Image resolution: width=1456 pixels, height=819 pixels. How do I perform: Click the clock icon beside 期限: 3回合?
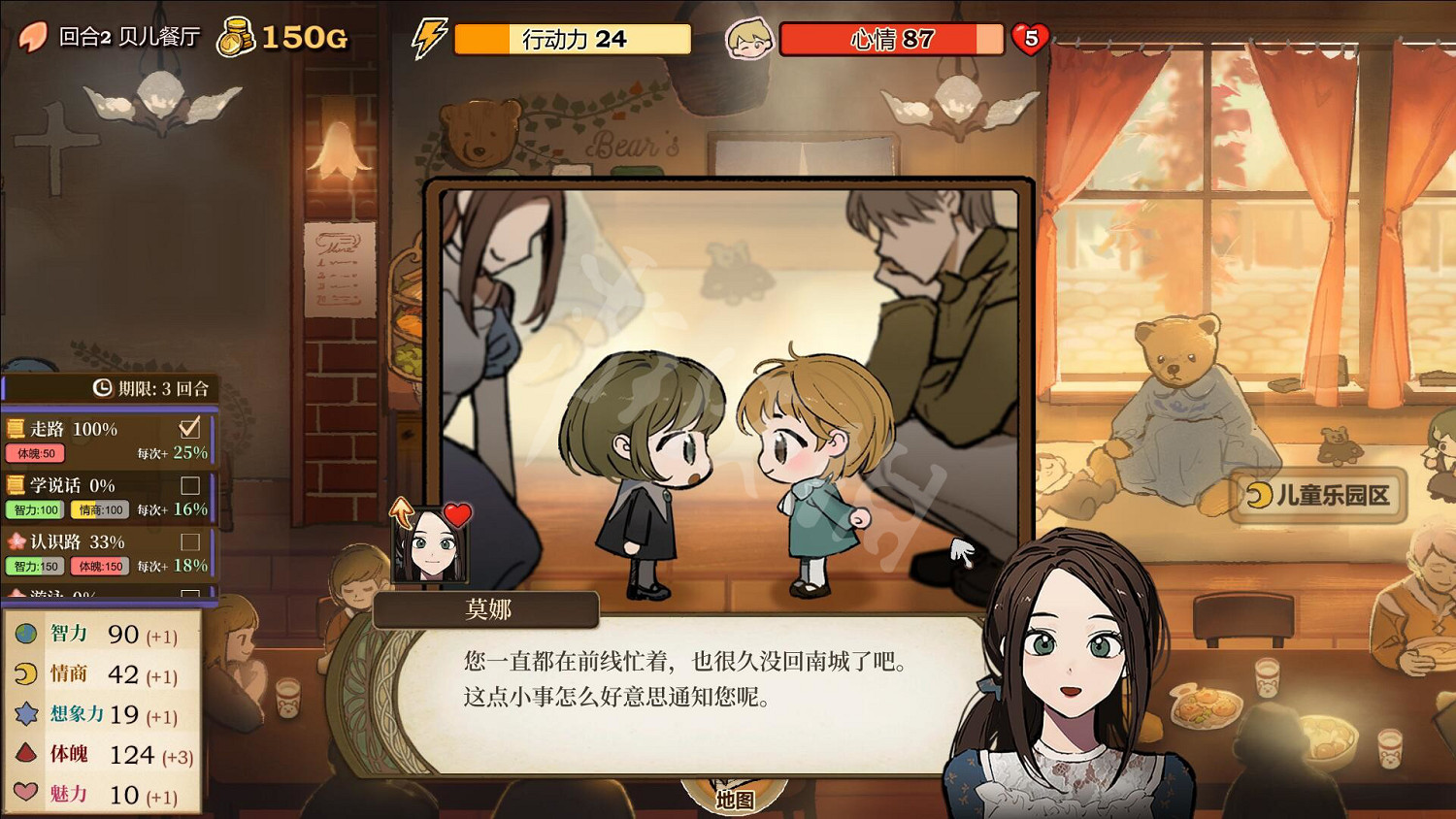(101, 387)
